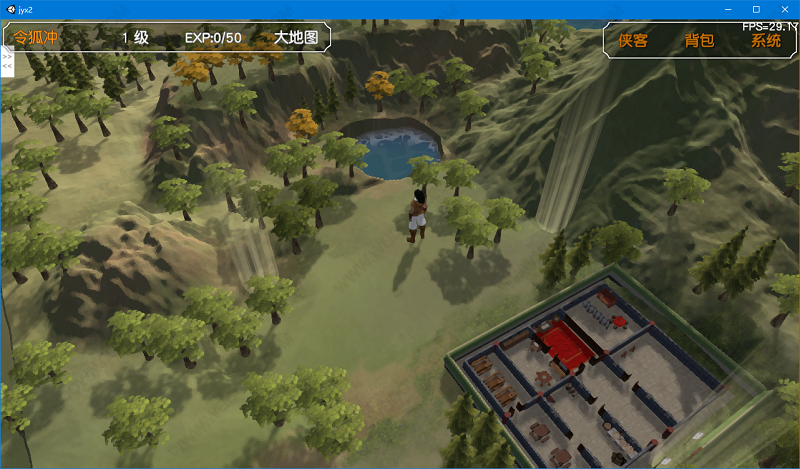Screen dimensions: 800x469
Task: Select the character name 令狐冲
Action: [x=34, y=38]
